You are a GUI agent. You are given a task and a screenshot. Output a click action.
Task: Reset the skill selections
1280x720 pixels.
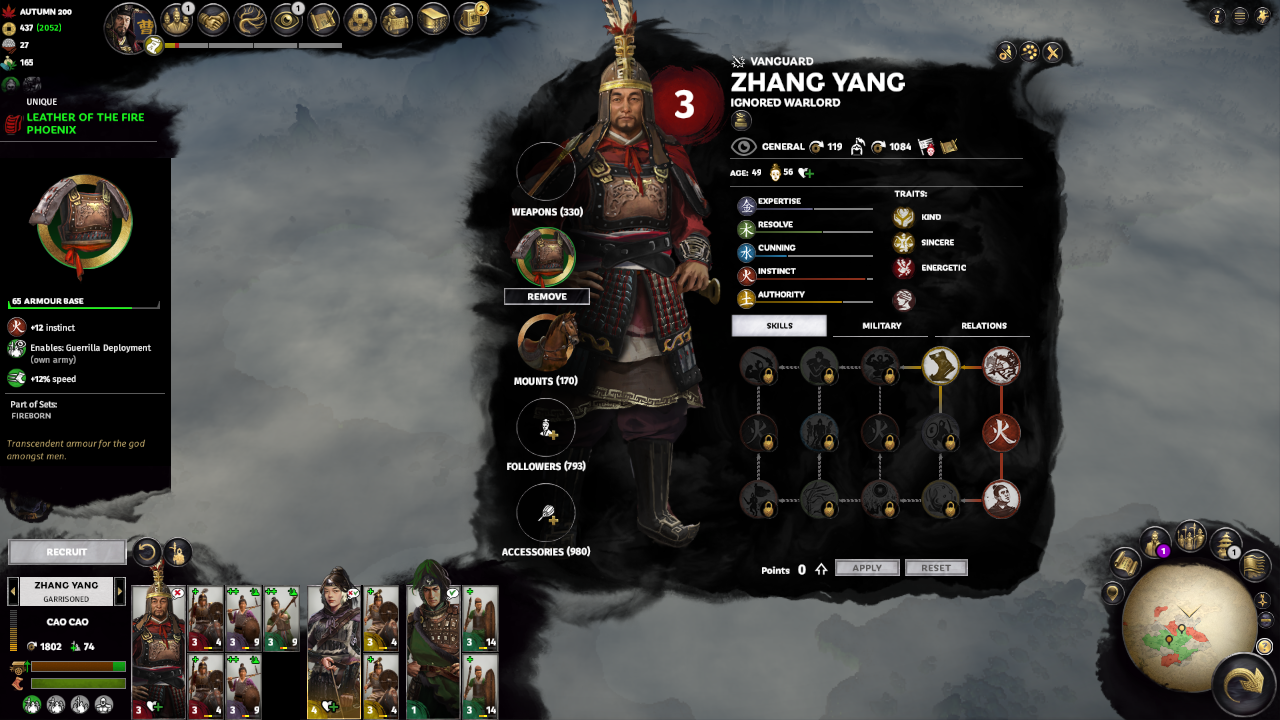pos(936,568)
